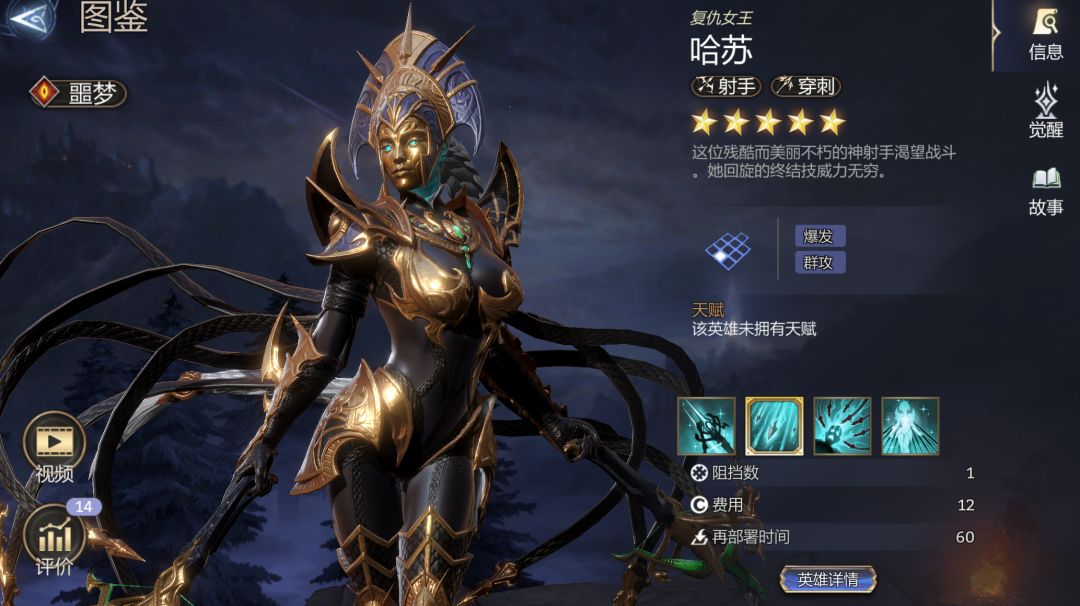
Task: Select the bow and arrow skill icon
Action: 706,426
